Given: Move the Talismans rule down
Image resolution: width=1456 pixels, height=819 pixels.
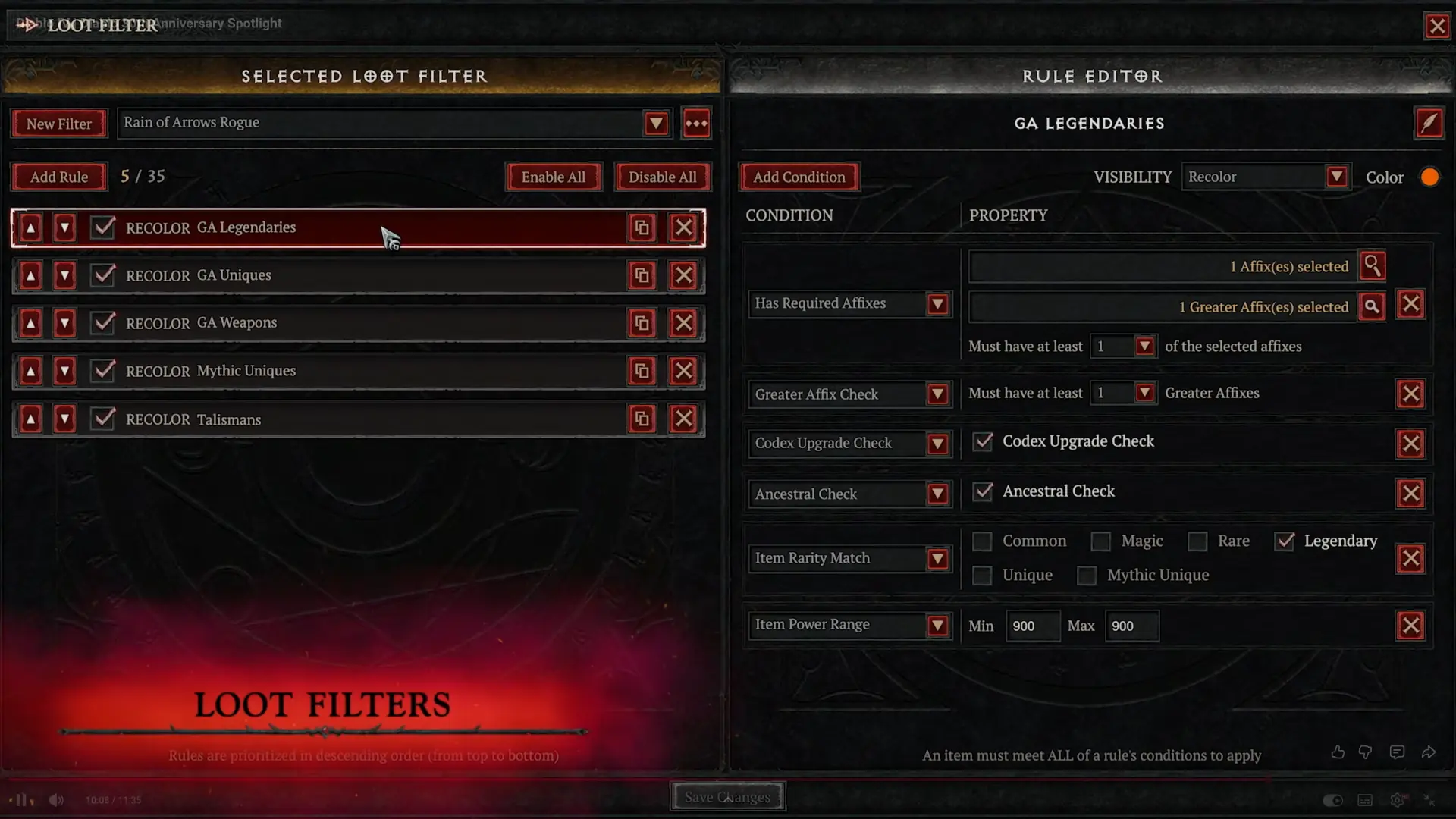Looking at the screenshot, I should click(64, 419).
